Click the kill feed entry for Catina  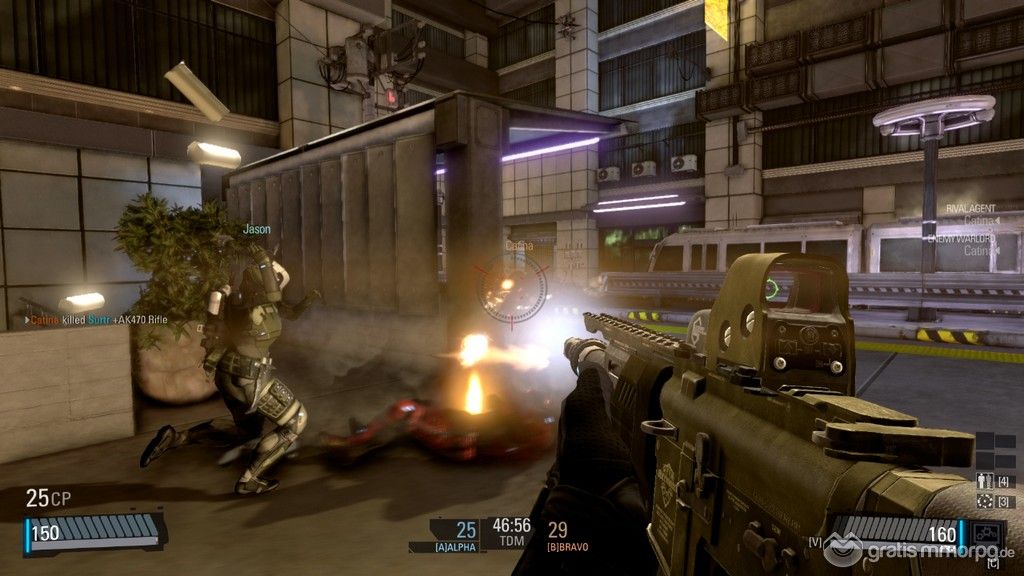pyautogui.click(x=95, y=320)
